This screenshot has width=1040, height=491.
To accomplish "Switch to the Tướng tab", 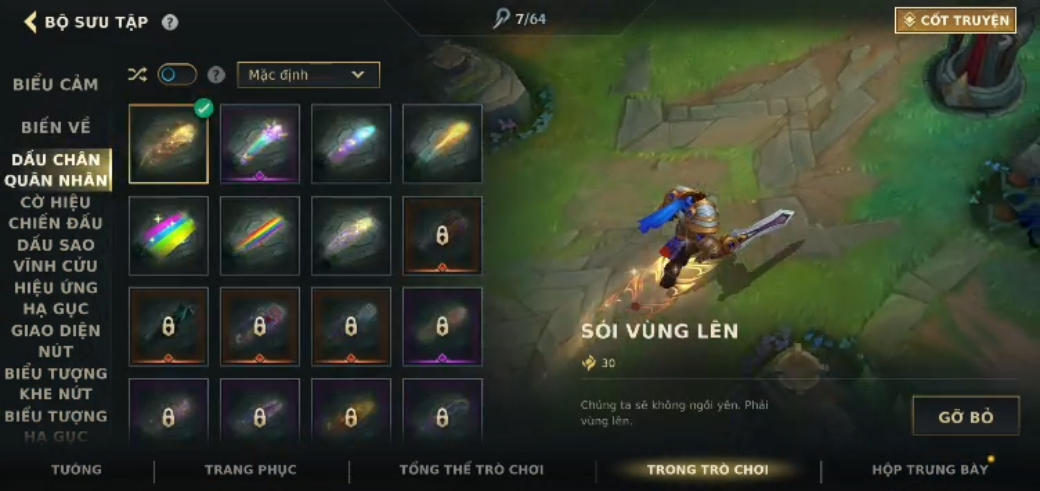I will pyautogui.click(x=77, y=469).
